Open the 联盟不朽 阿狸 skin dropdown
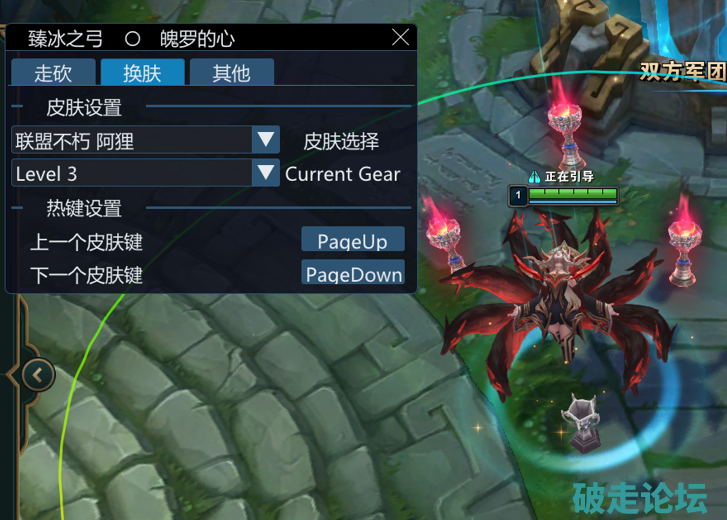 click(x=265, y=140)
